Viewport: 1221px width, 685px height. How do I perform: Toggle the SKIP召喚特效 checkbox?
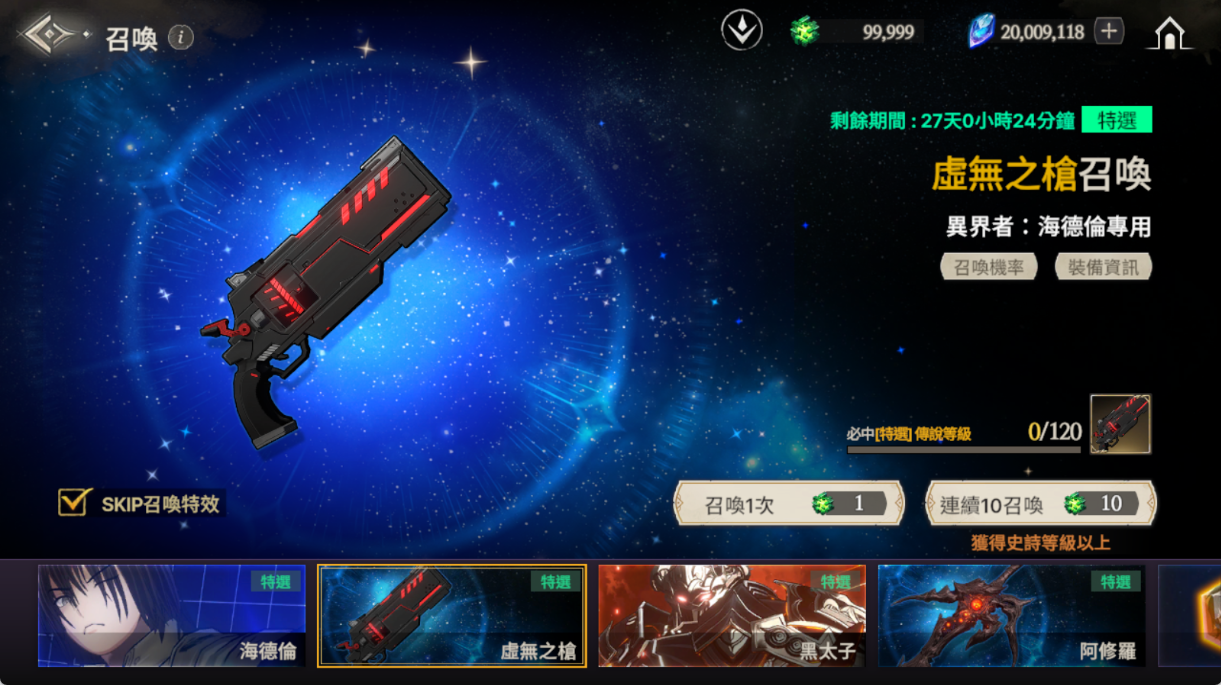[74, 502]
